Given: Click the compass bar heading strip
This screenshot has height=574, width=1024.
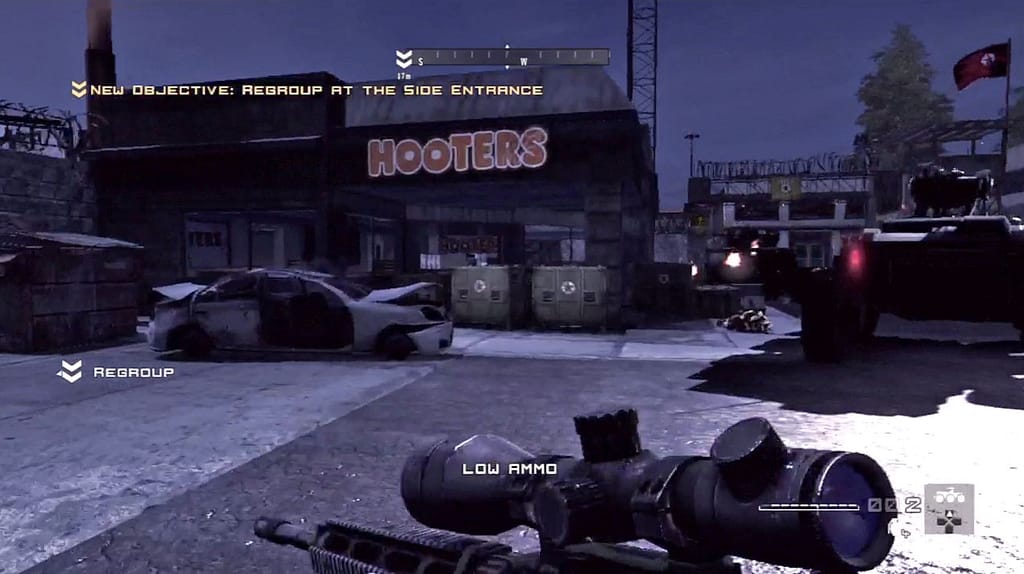Looking at the screenshot, I should click(512, 58).
